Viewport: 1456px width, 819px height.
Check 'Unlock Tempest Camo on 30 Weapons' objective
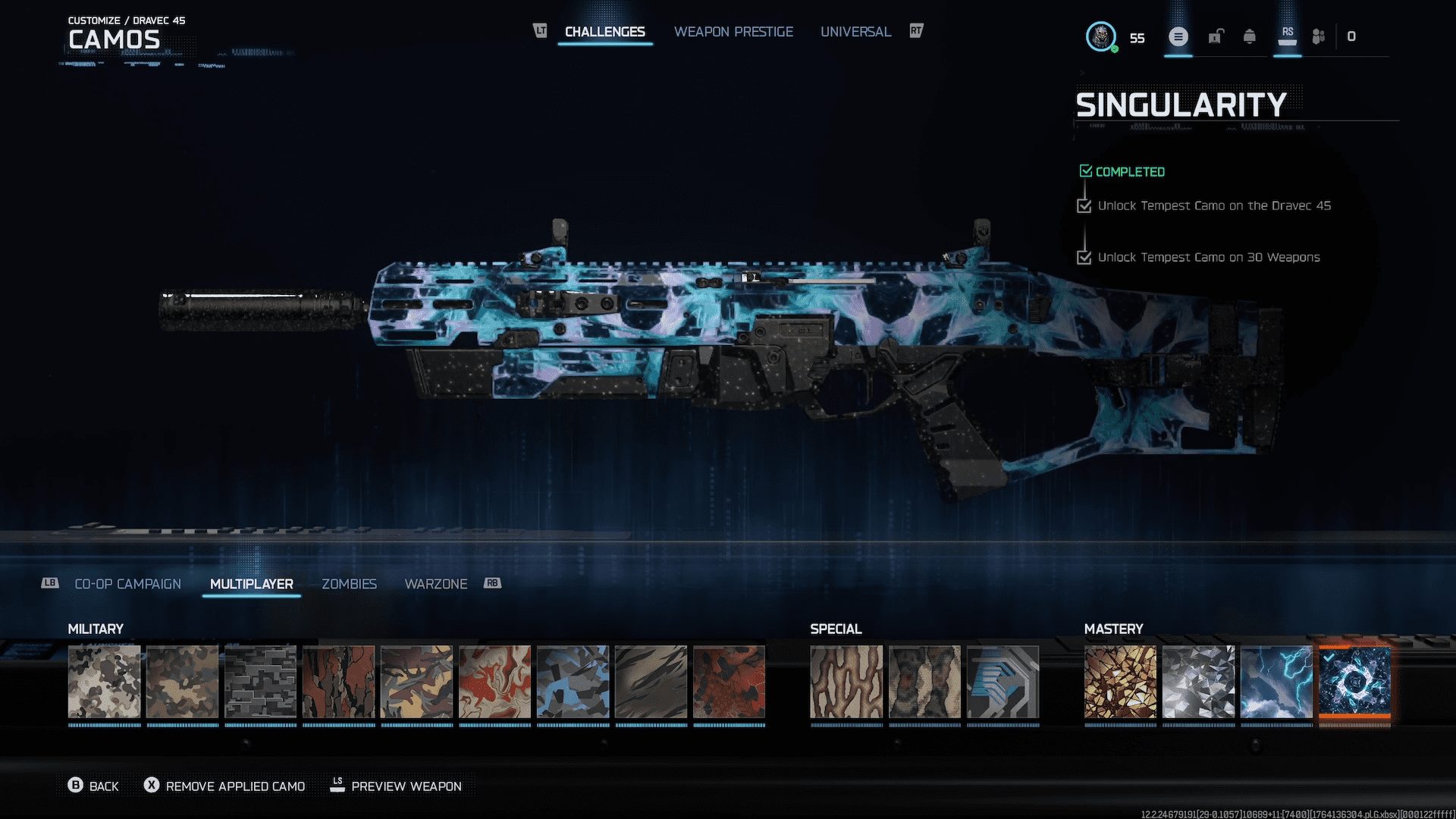click(x=1084, y=257)
